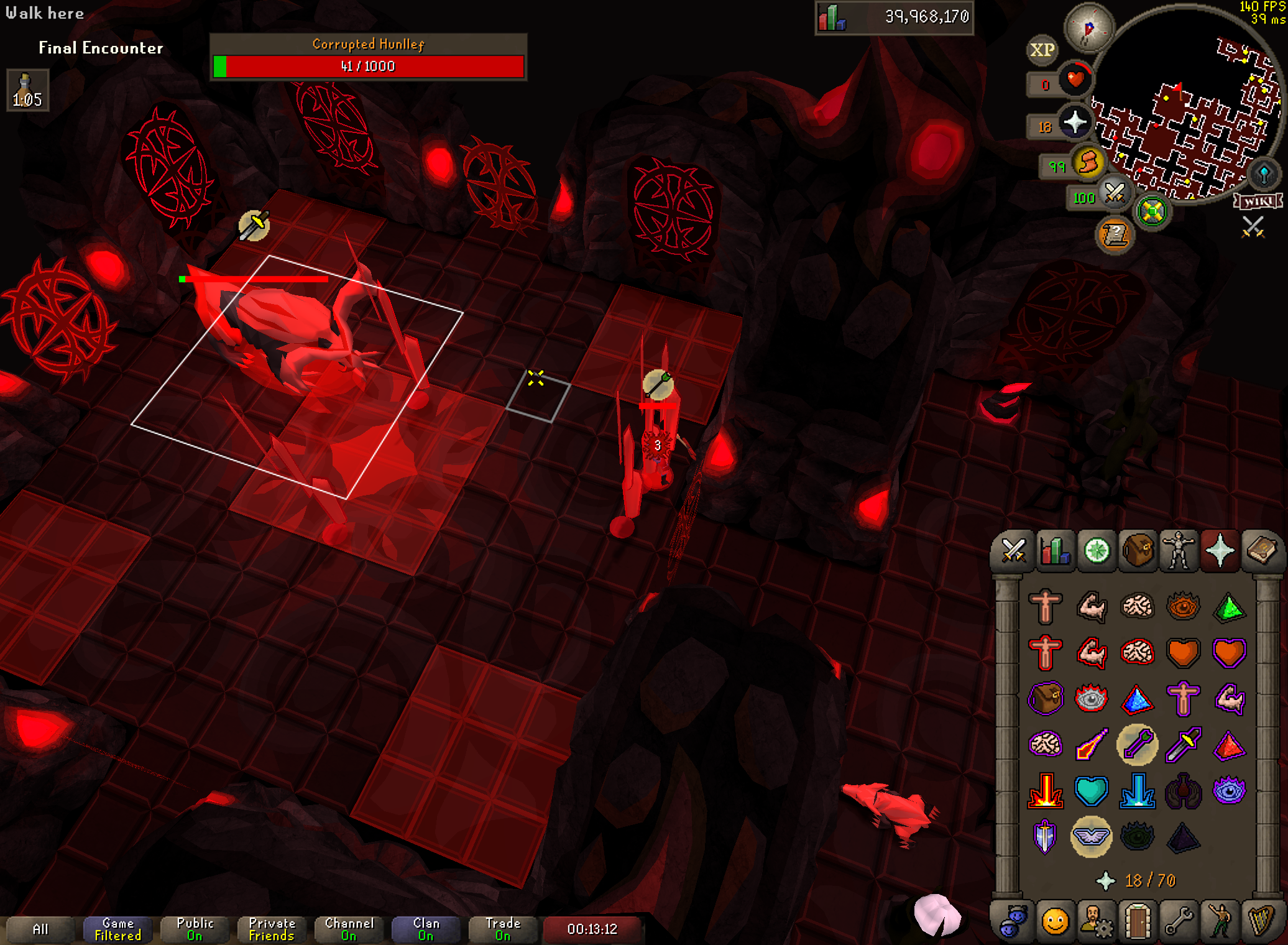
Task: Open the Skills tab
Action: (x=1055, y=551)
